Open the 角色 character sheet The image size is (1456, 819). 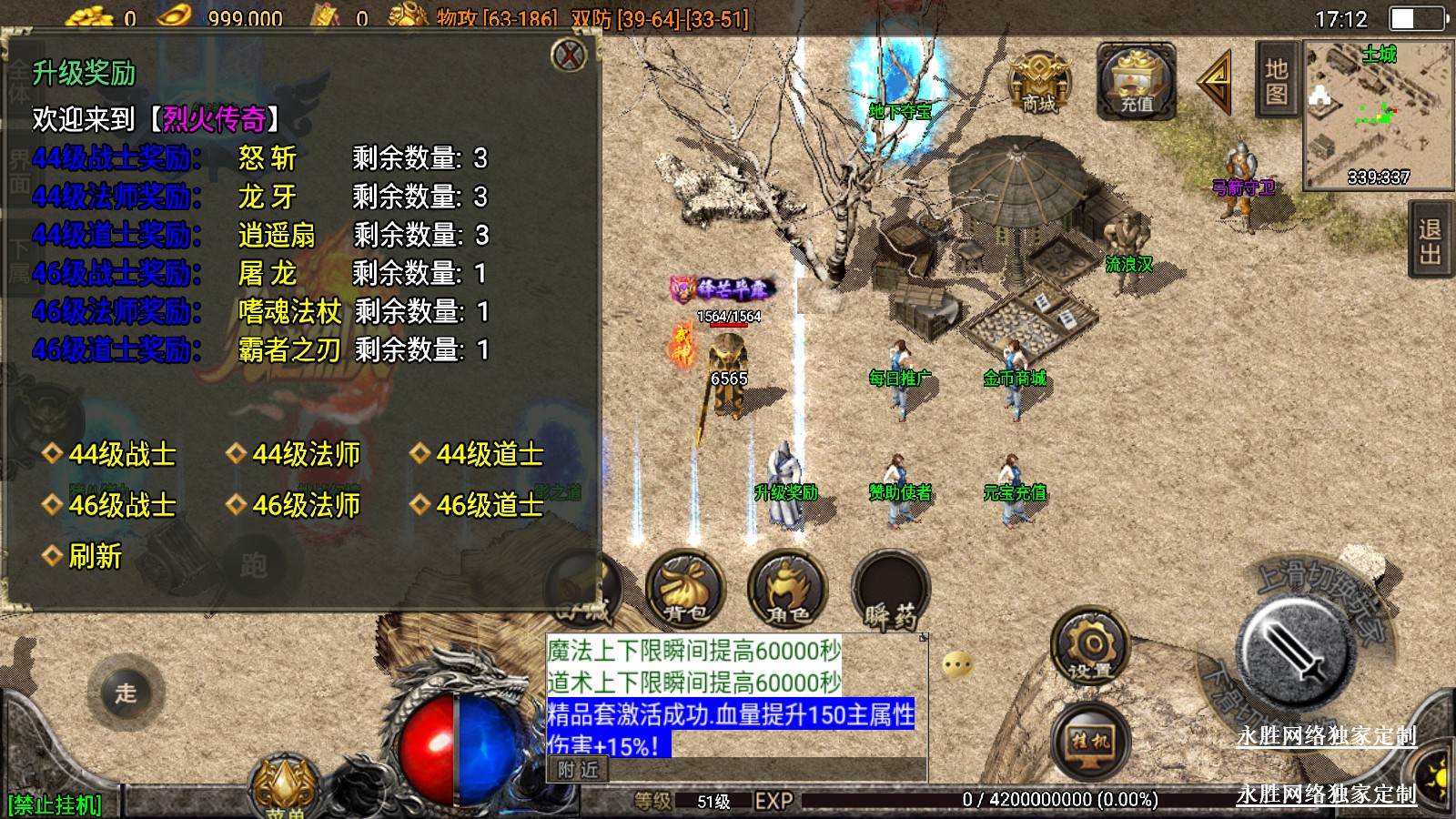tap(787, 591)
